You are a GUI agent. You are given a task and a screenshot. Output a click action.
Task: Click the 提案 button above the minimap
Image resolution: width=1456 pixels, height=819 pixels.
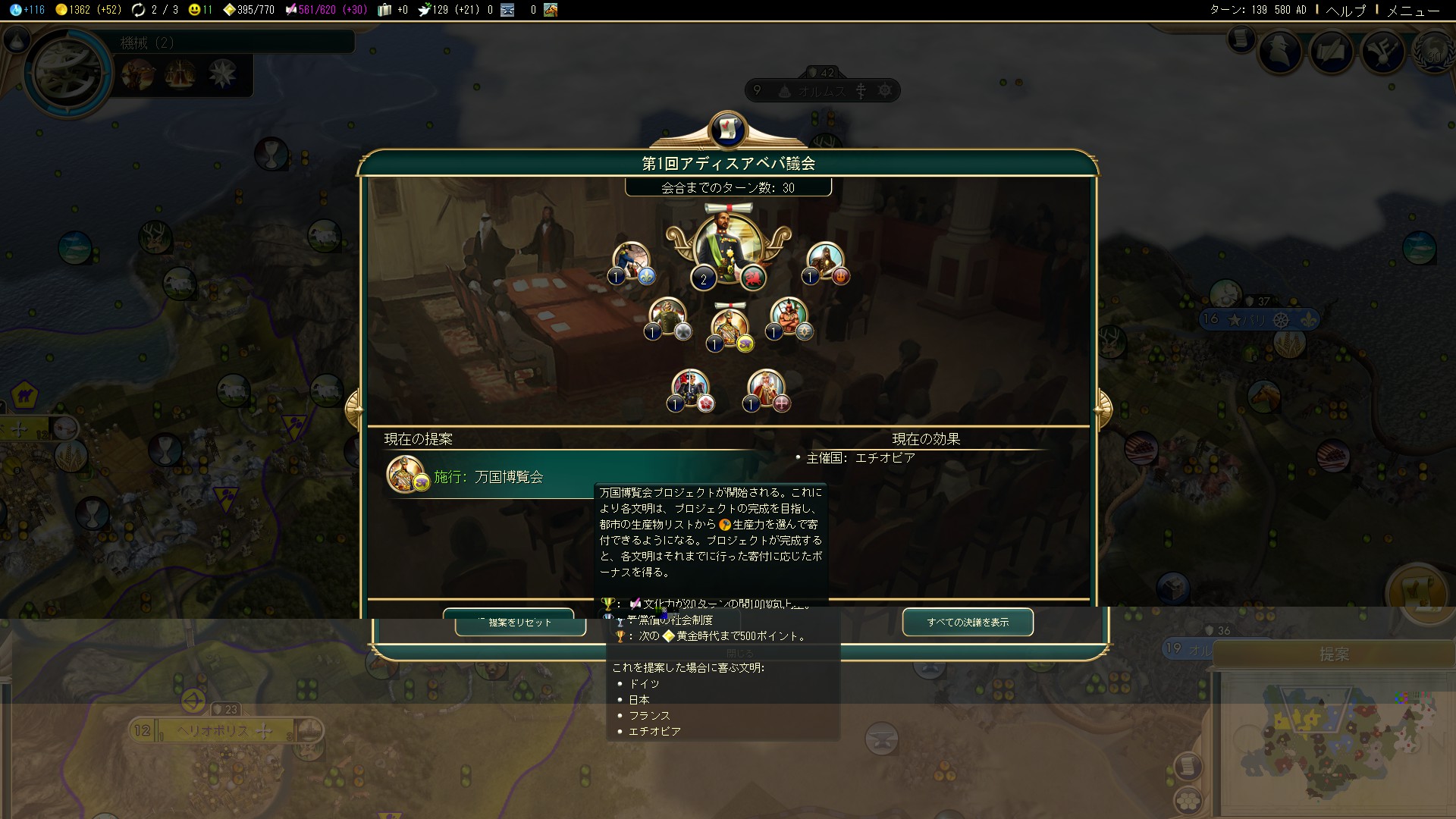[1333, 654]
